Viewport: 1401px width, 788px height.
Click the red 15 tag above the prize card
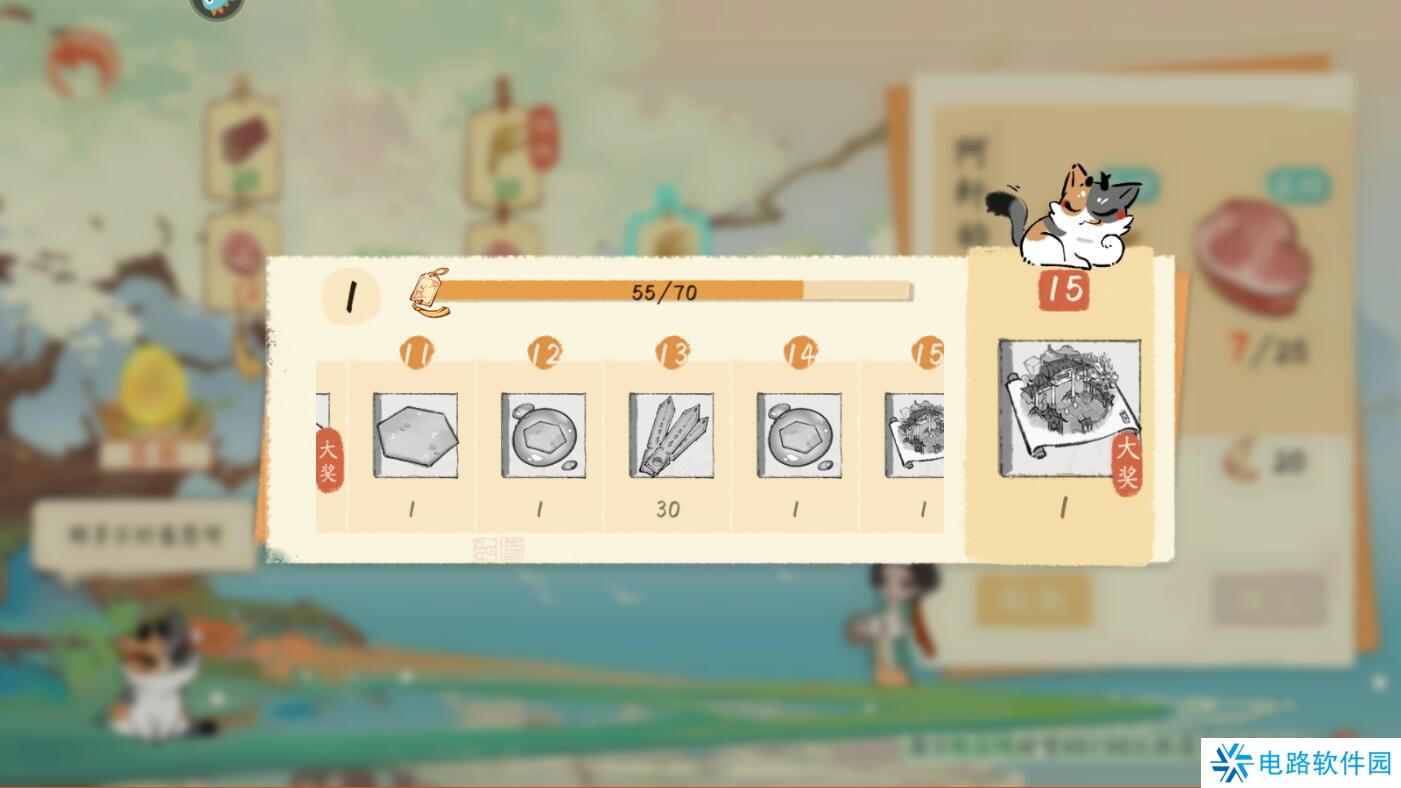point(1063,293)
